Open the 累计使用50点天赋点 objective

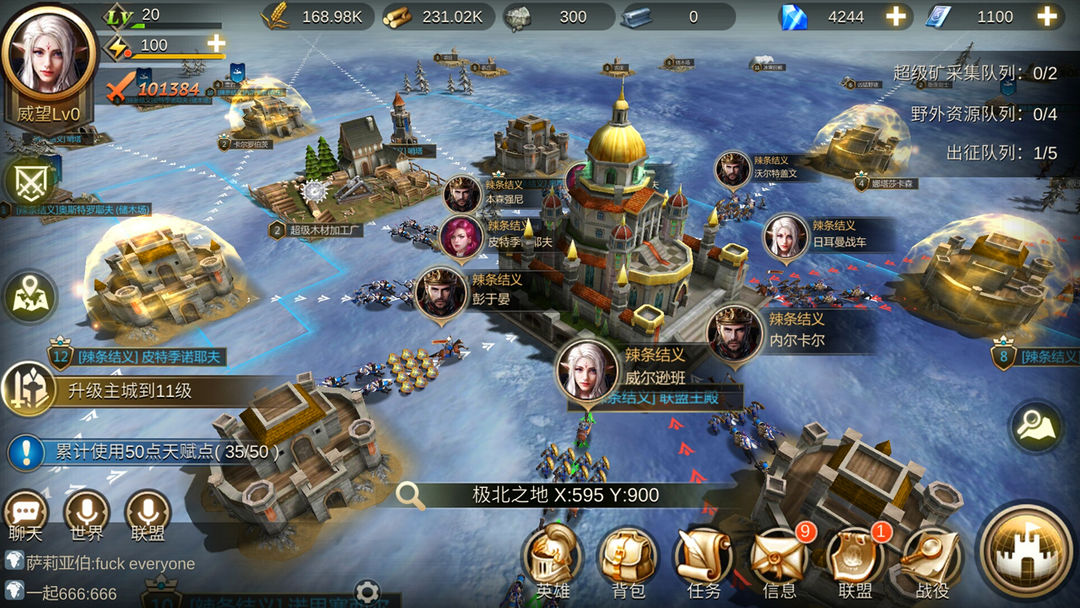(150, 452)
